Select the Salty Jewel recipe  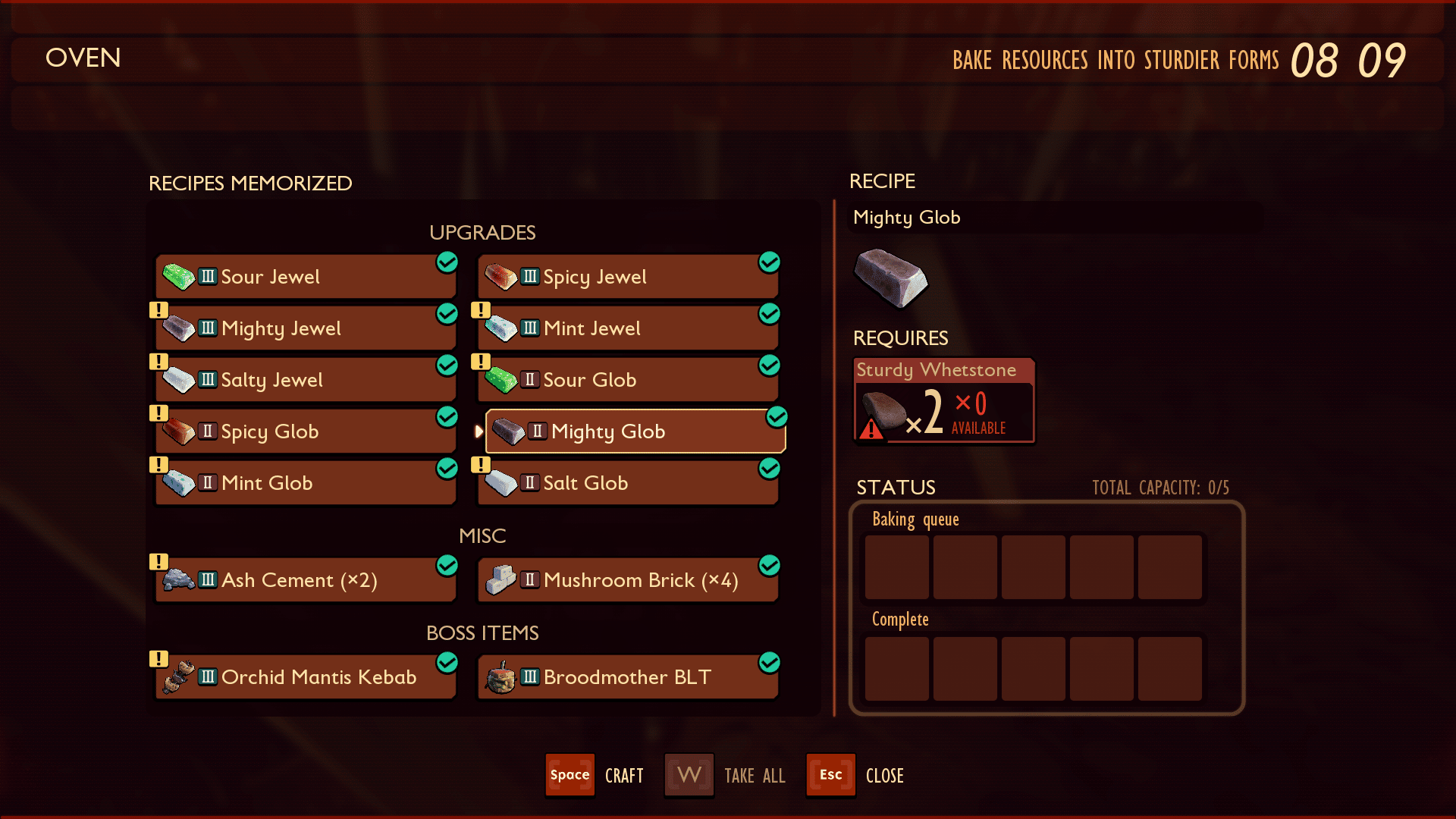[306, 380]
